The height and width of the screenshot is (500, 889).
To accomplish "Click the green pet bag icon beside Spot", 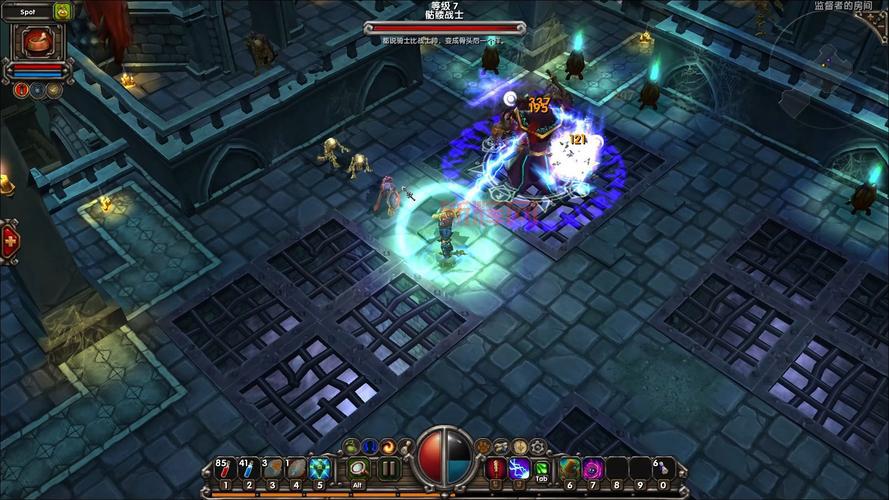I will pos(62,11).
